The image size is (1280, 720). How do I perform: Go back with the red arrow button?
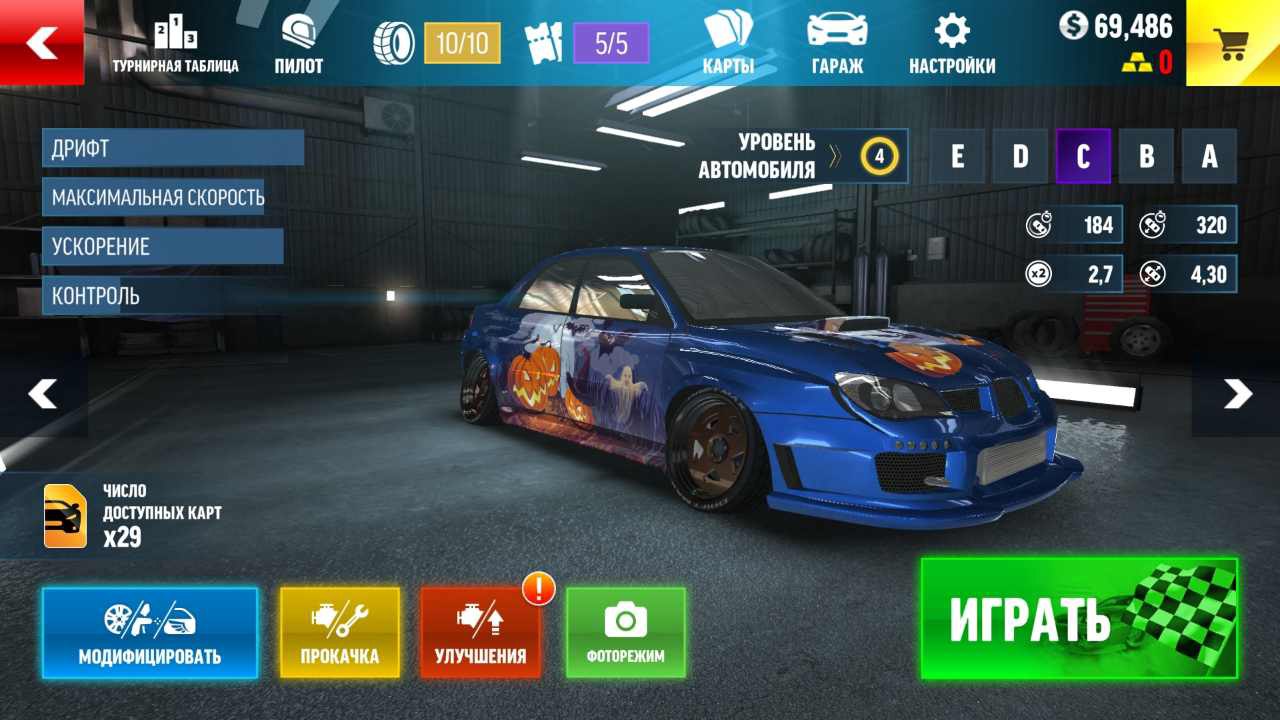pyautogui.click(x=42, y=42)
